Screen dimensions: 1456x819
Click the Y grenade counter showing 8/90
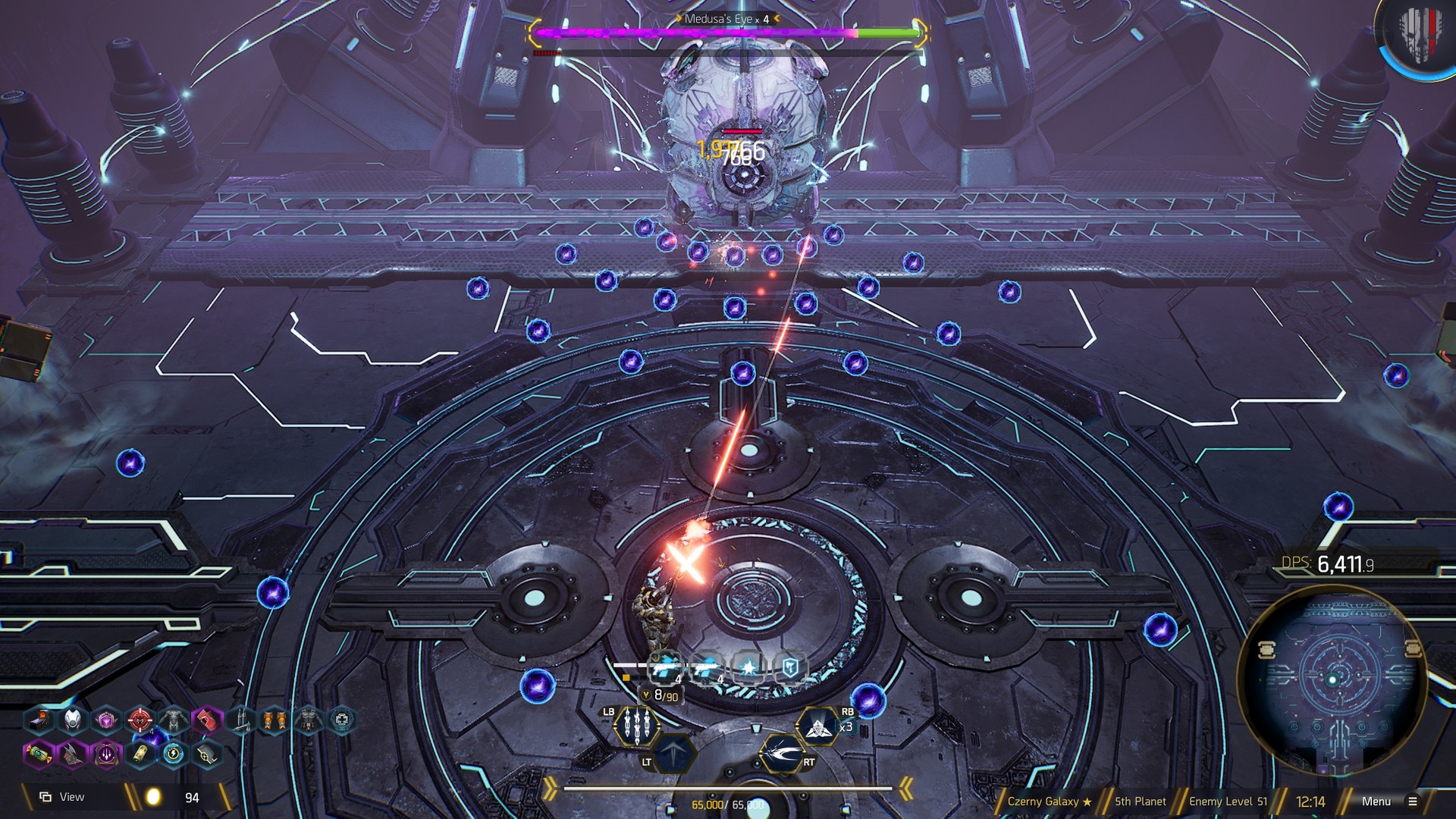(x=661, y=695)
